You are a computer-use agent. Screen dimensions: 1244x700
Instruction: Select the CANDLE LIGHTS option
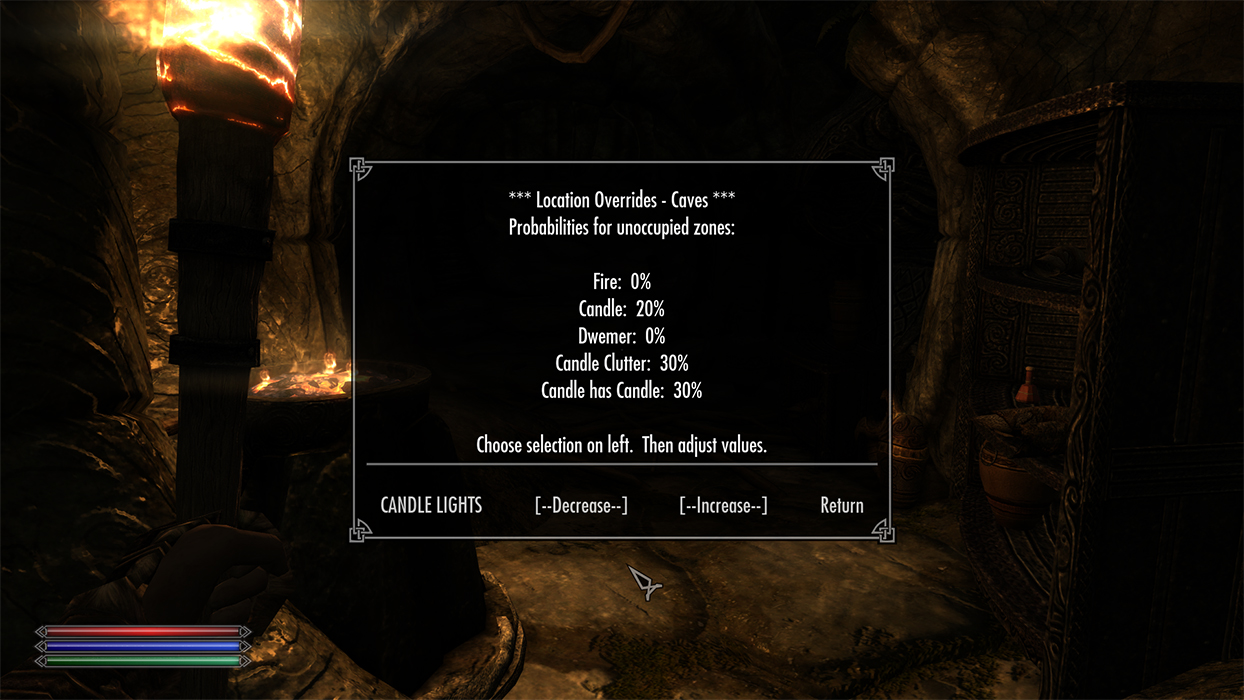(x=431, y=505)
